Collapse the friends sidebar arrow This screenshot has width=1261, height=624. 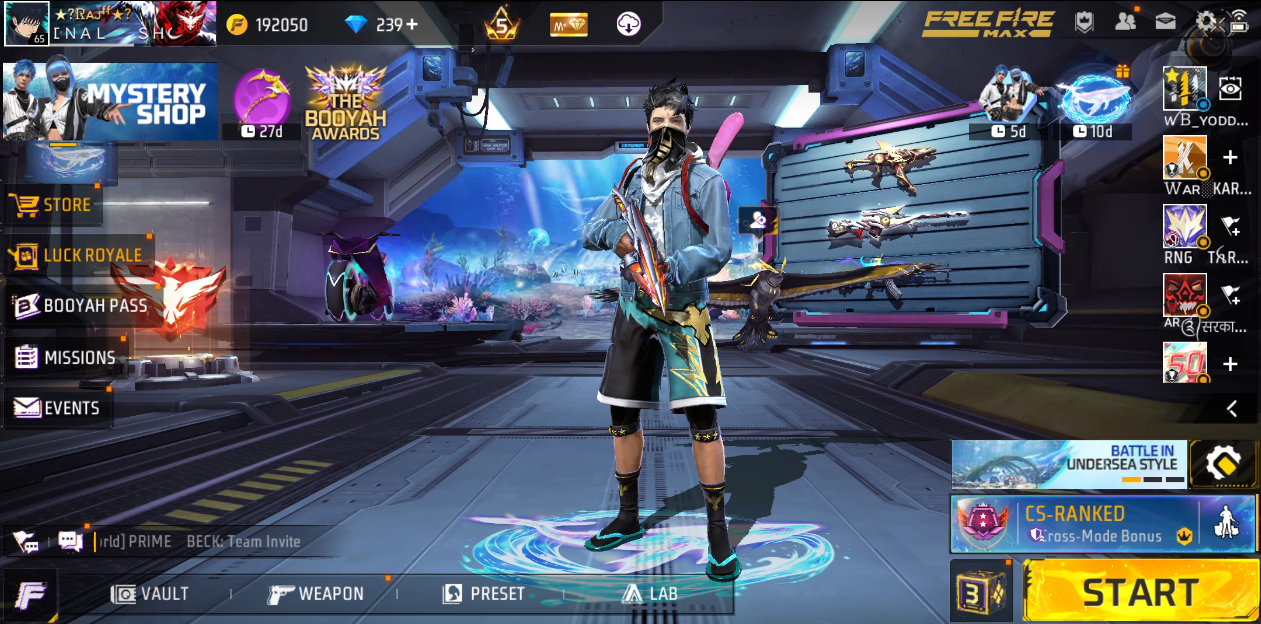pyautogui.click(x=1232, y=408)
